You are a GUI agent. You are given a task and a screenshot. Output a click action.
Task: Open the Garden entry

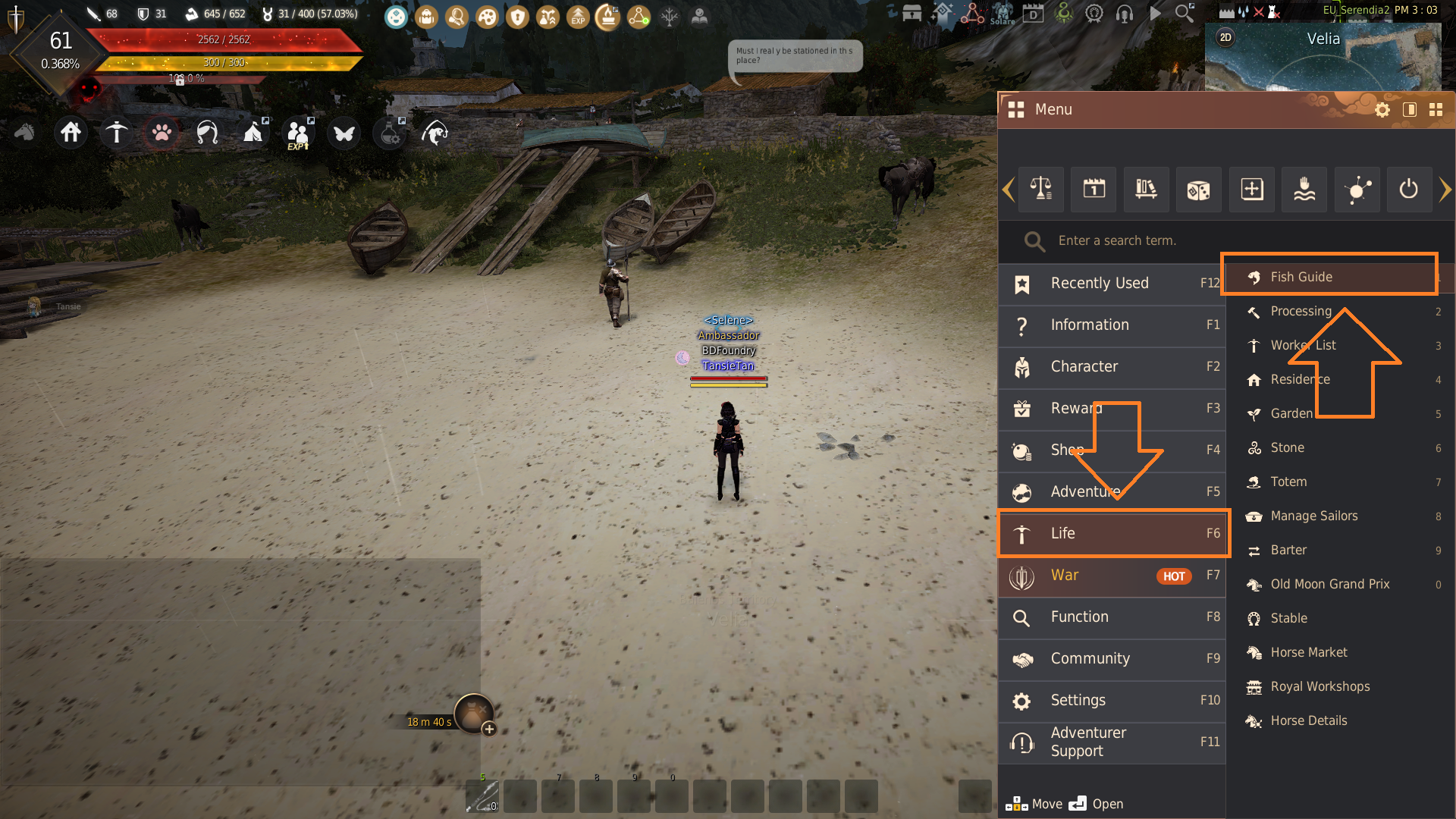[1291, 413]
